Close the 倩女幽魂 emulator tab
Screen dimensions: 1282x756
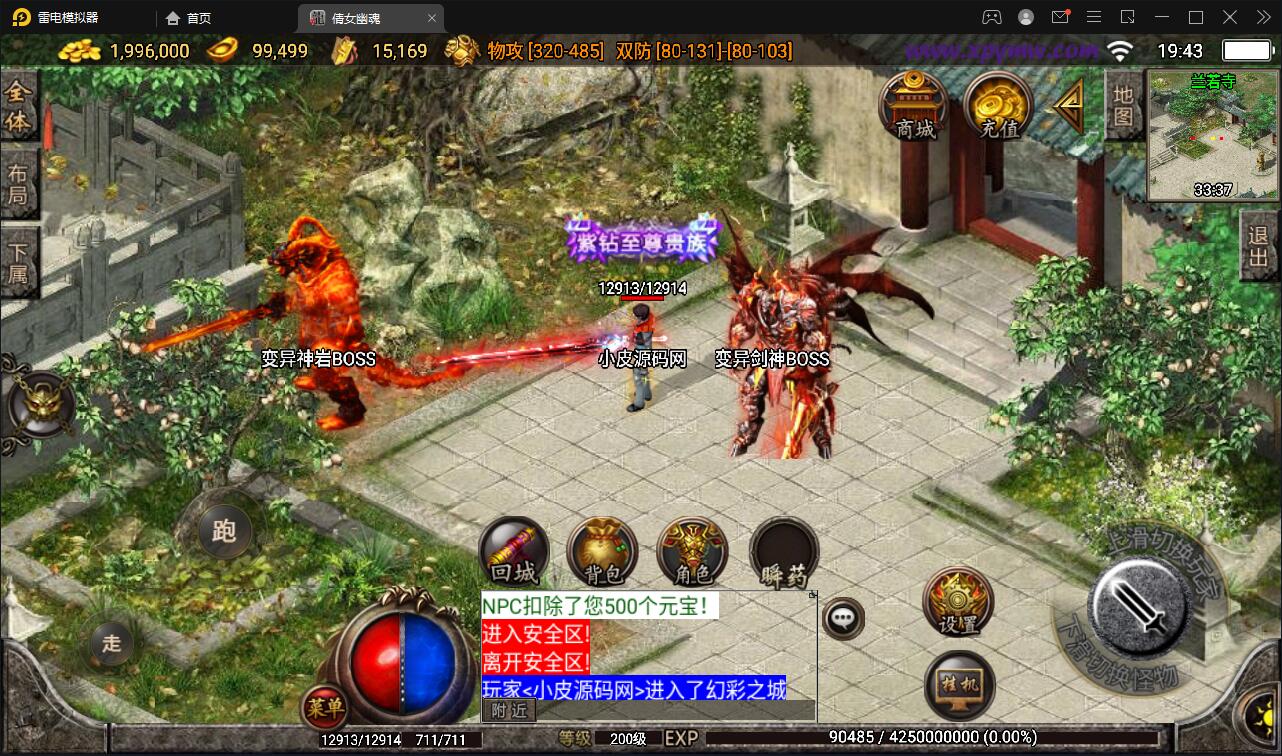(432, 18)
